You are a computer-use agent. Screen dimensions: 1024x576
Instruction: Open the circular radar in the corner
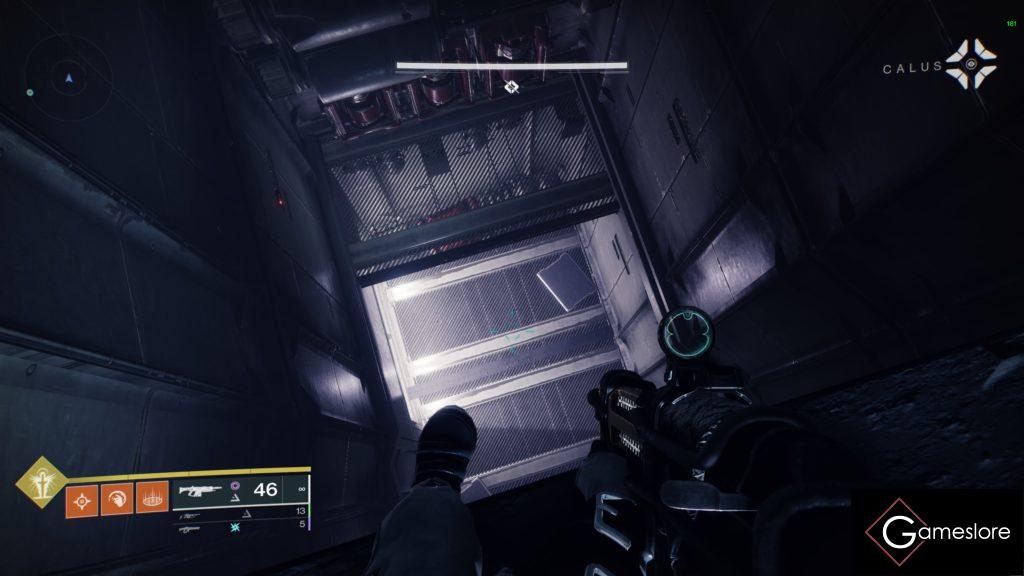click(68, 77)
